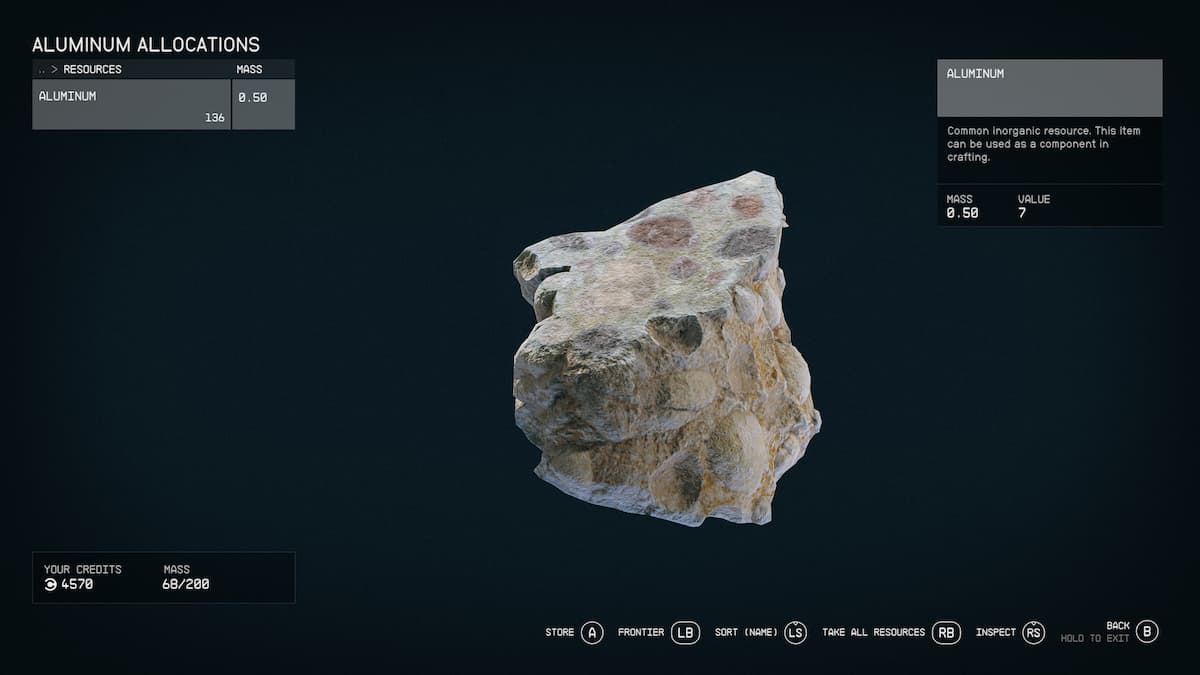Image resolution: width=1200 pixels, height=675 pixels.
Task: Select the Aluminum row in the resources list
Action: click(x=131, y=104)
